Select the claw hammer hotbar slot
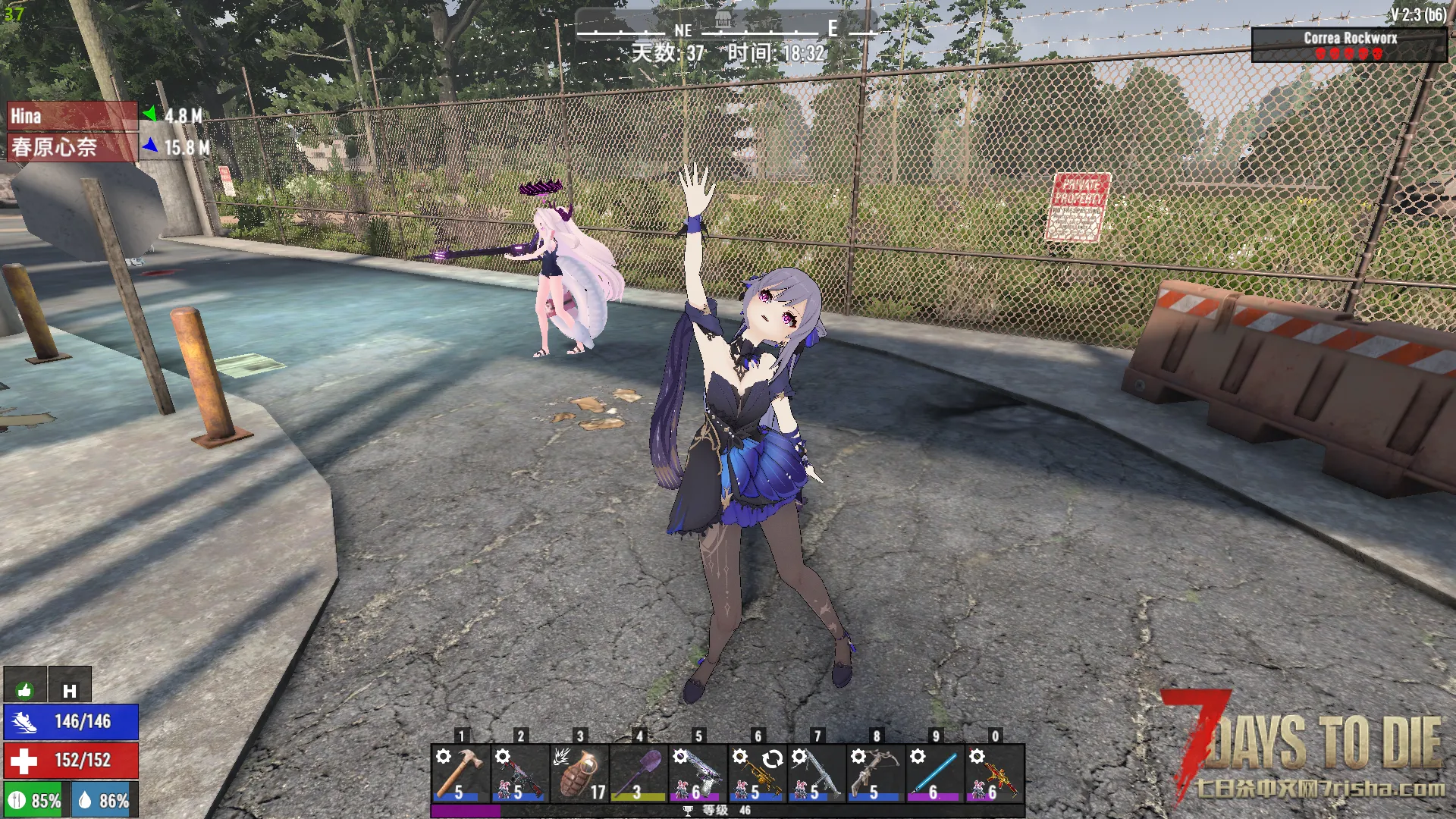Image resolution: width=1456 pixels, height=819 pixels. click(x=460, y=773)
